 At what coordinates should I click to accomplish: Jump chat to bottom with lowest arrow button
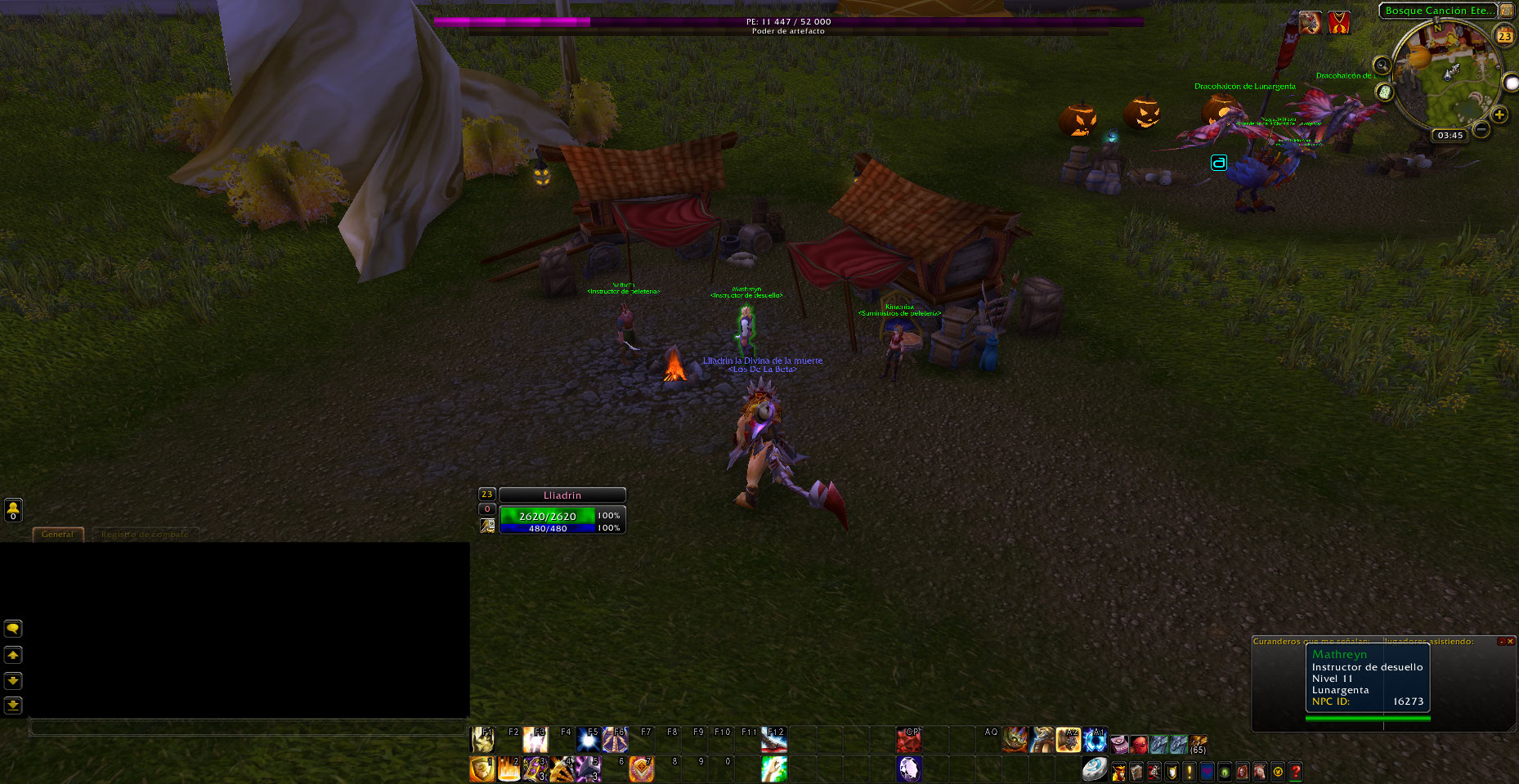[x=13, y=705]
